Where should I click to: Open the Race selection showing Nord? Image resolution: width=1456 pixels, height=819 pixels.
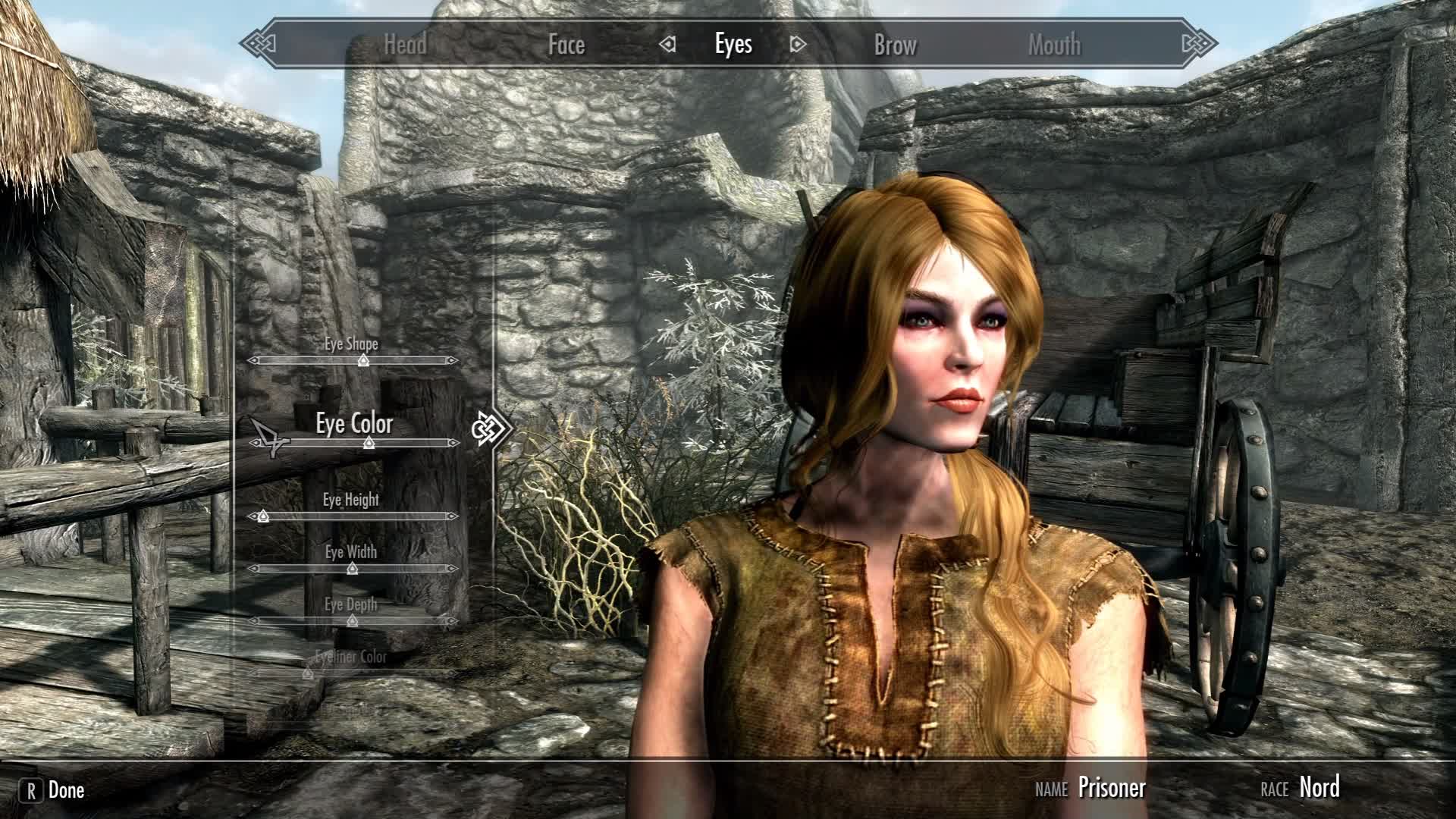1319,787
